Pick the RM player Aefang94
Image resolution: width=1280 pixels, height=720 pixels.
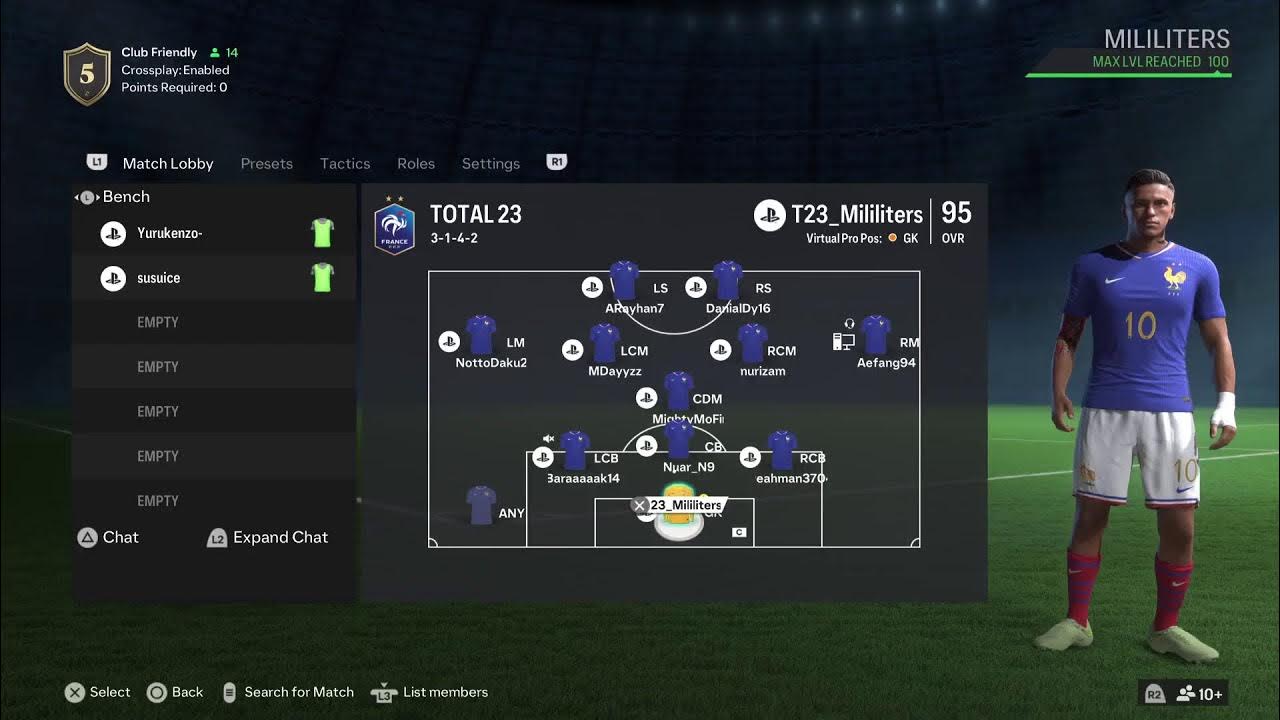click(876, 337)
